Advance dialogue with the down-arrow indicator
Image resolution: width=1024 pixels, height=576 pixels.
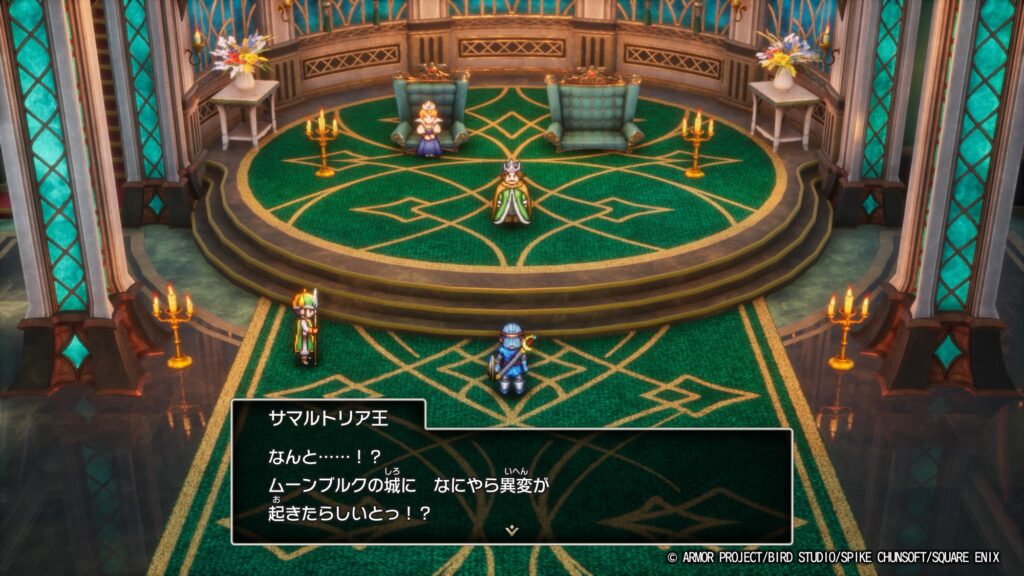coord(512,530)
